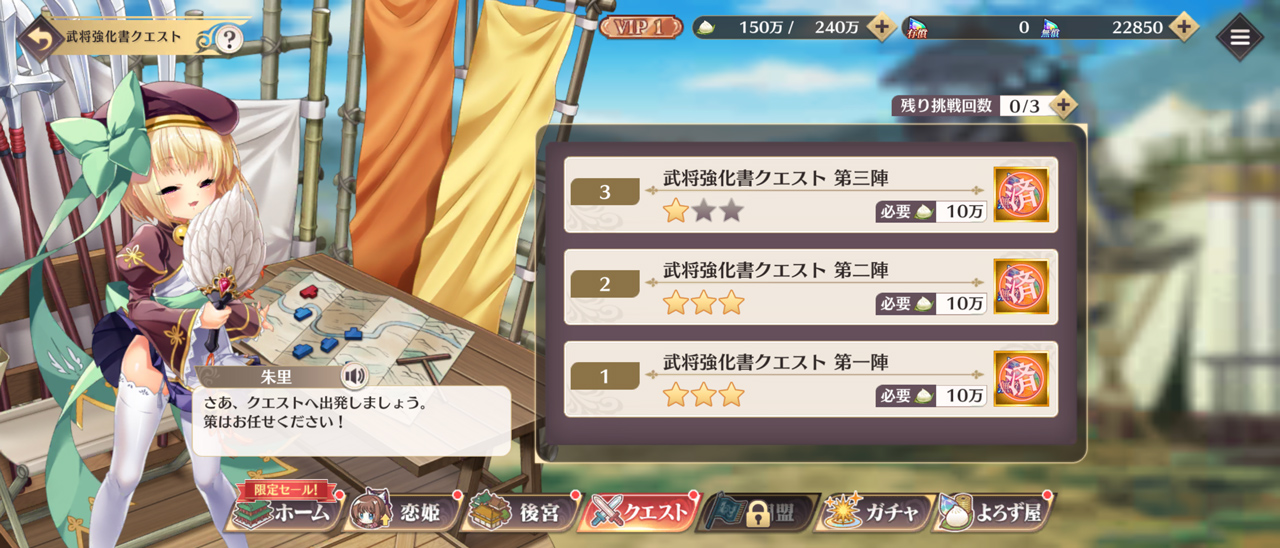The height and width of the screenshot is (548, 1280).
Task: Open the VIP 1 badge
Action: pyautogui.click(x=640, y=27)
